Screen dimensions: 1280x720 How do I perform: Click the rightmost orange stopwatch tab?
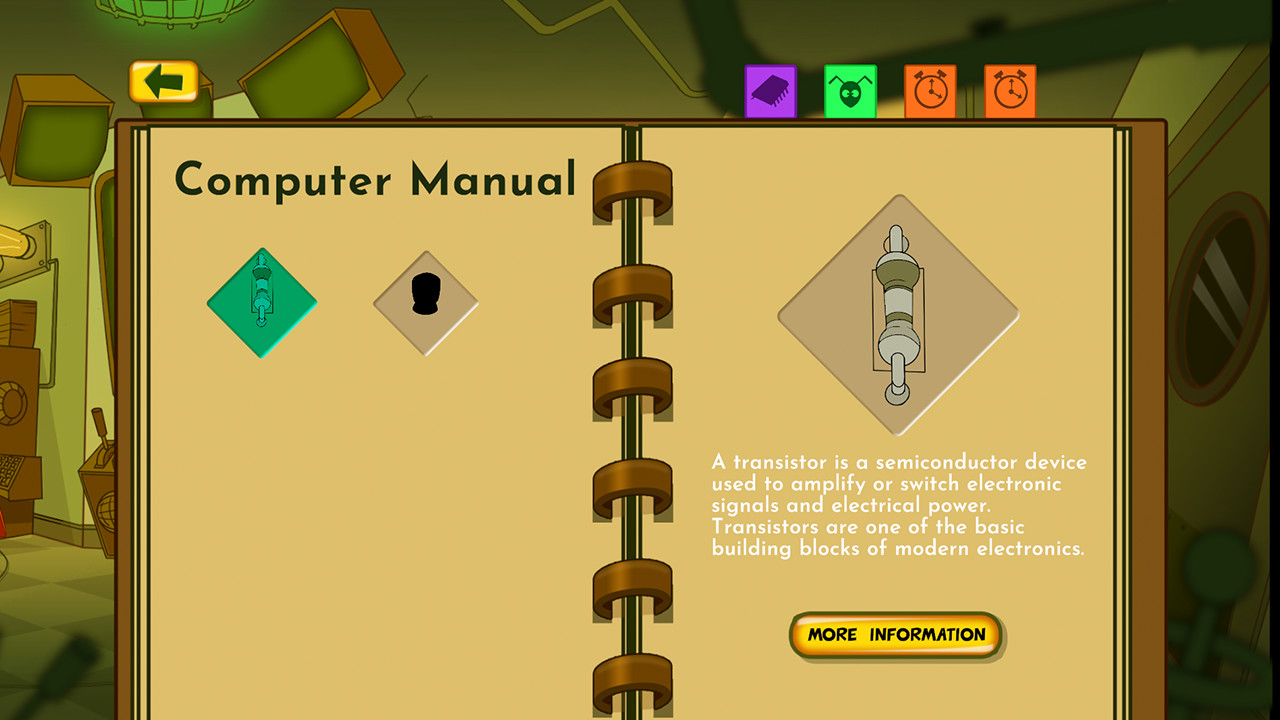[1008, 89]
